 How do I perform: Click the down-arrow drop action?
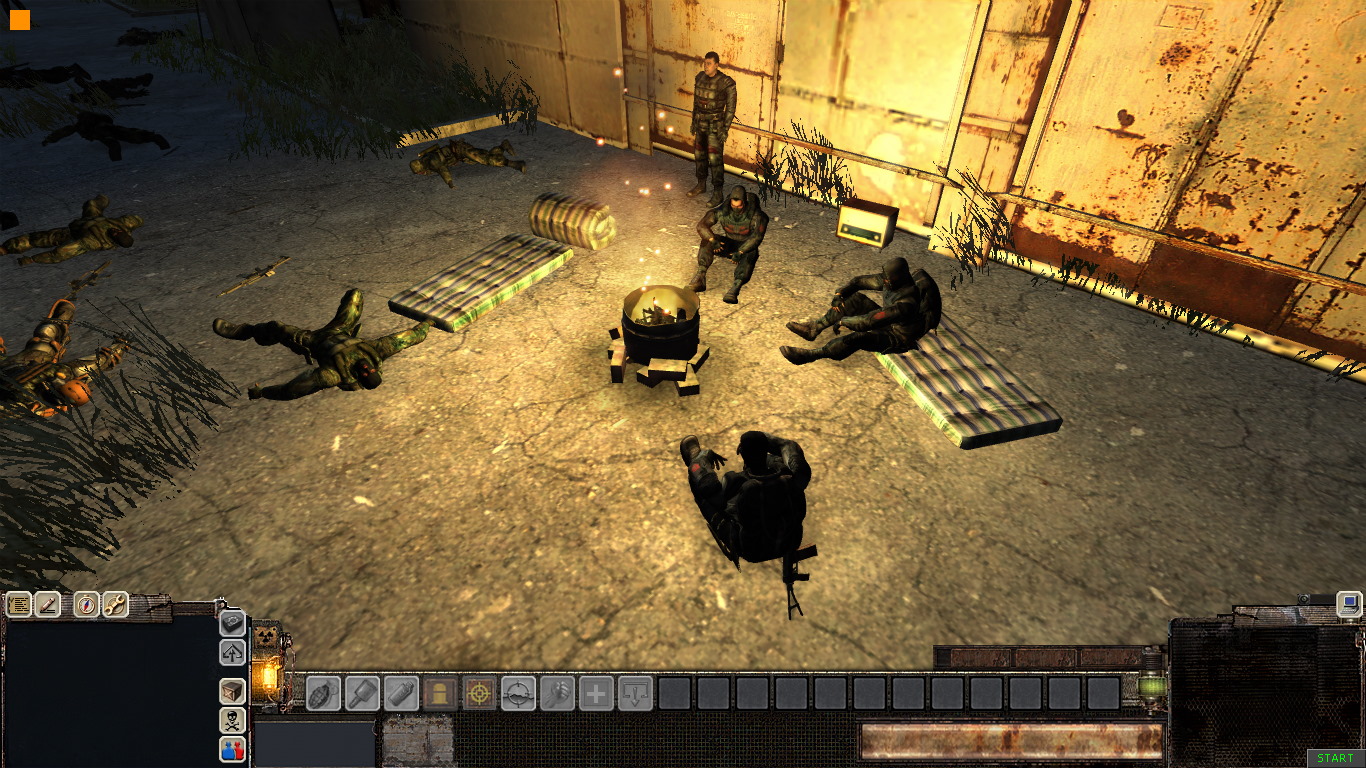635,693
